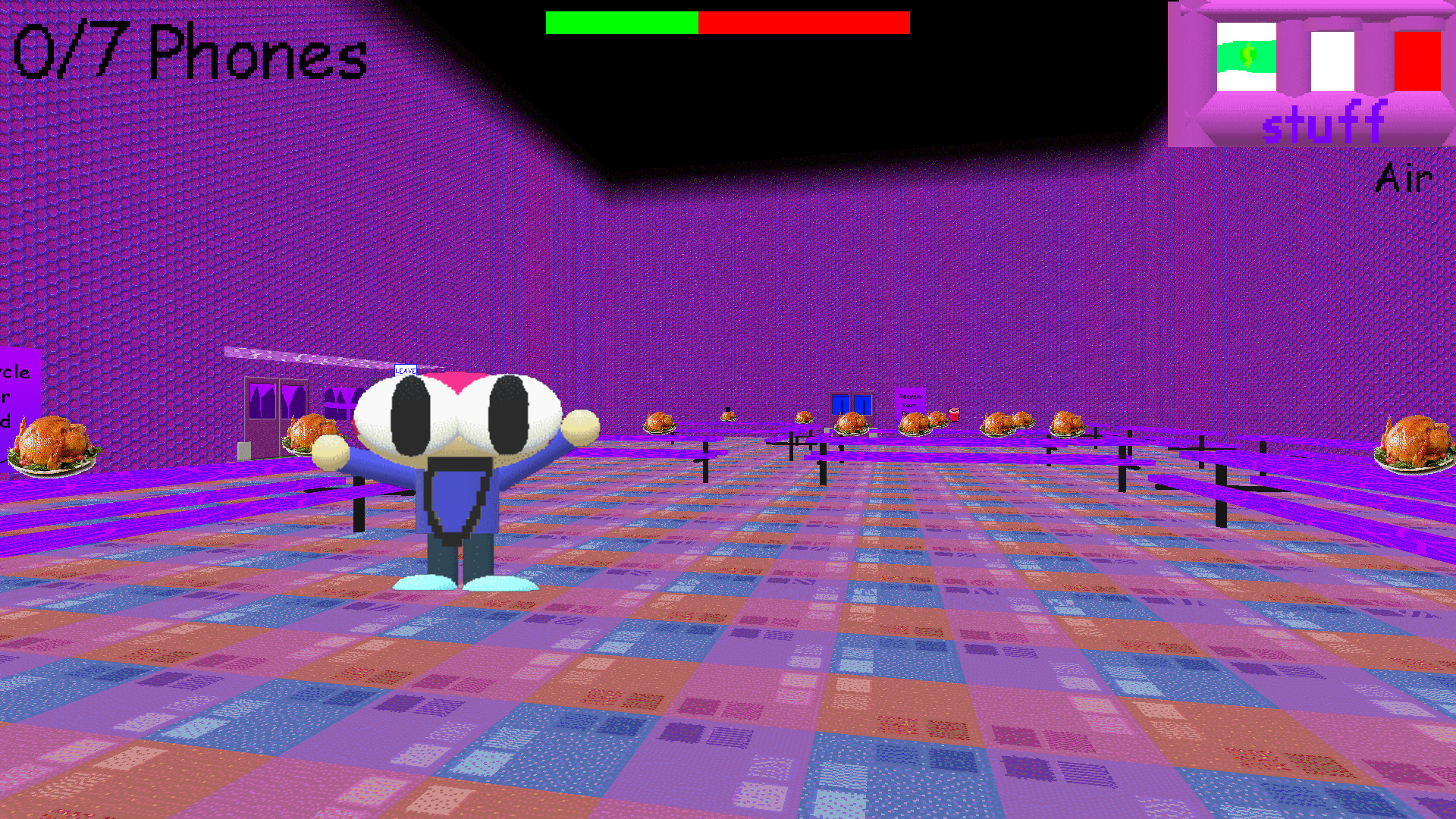Screen dimensions: 1456x819
Task: Toggle the right blue door in the distance
Action: coord(863,405)
